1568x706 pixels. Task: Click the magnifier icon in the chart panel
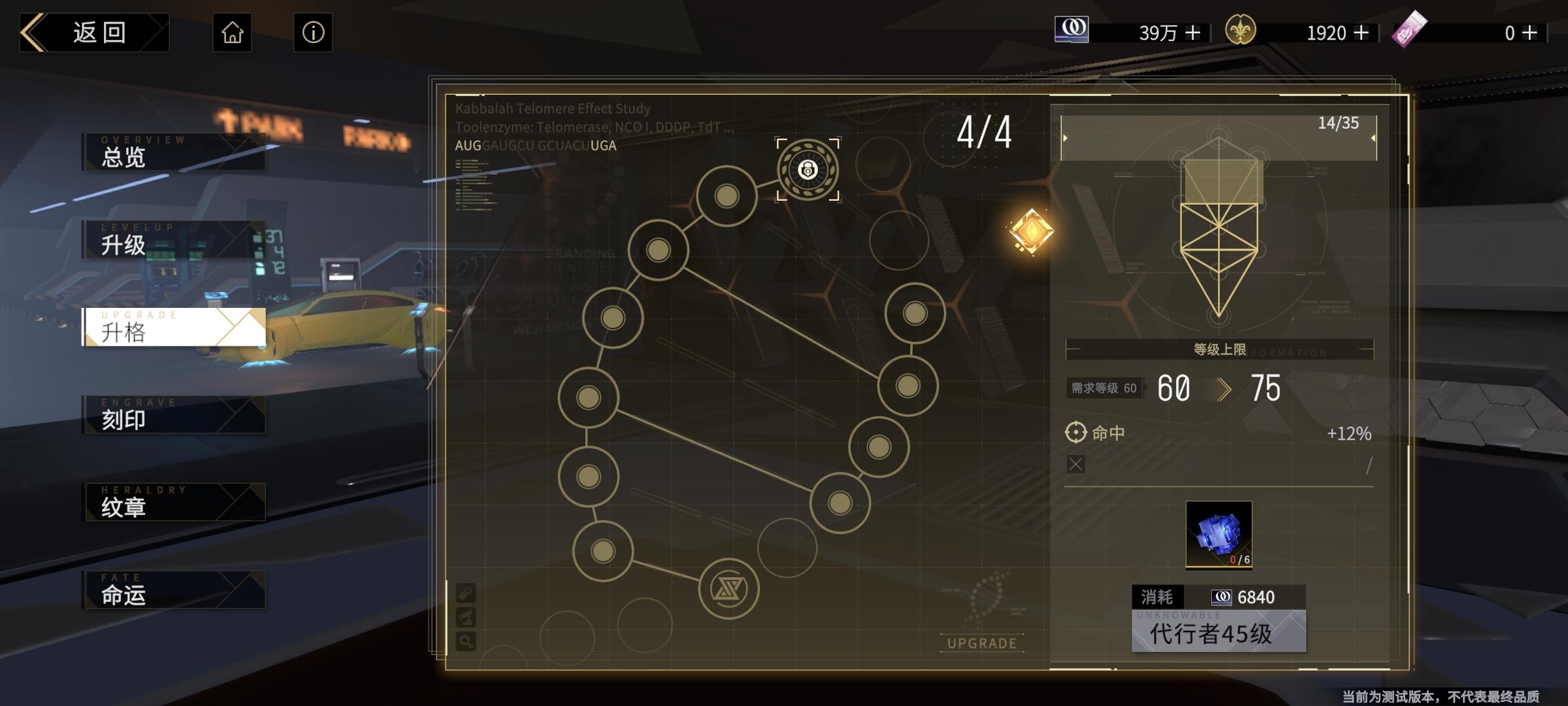click(466, 641)
